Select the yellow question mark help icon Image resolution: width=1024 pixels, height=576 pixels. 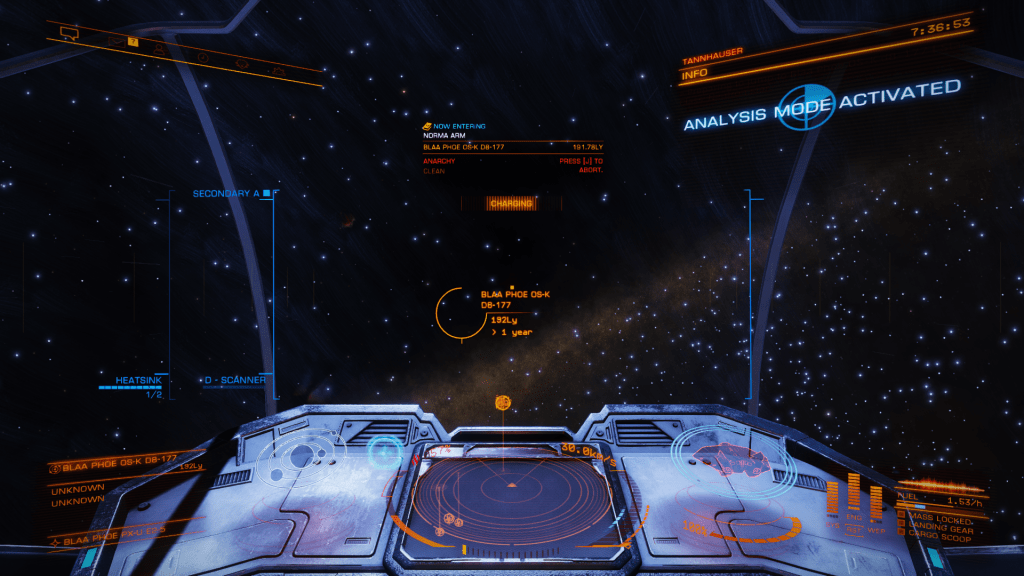[133, 41]
